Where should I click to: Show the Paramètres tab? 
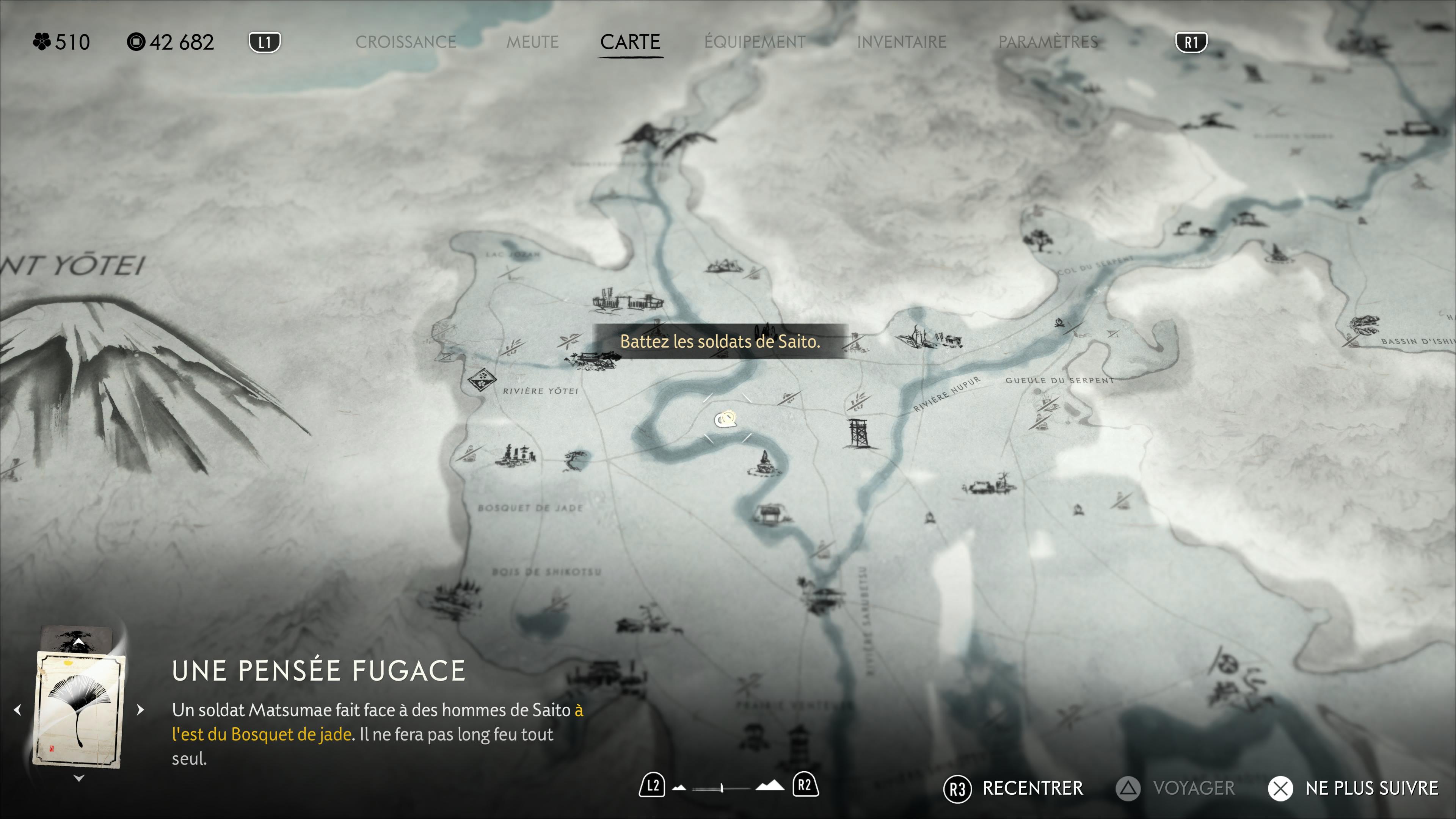coord(1048,42)
